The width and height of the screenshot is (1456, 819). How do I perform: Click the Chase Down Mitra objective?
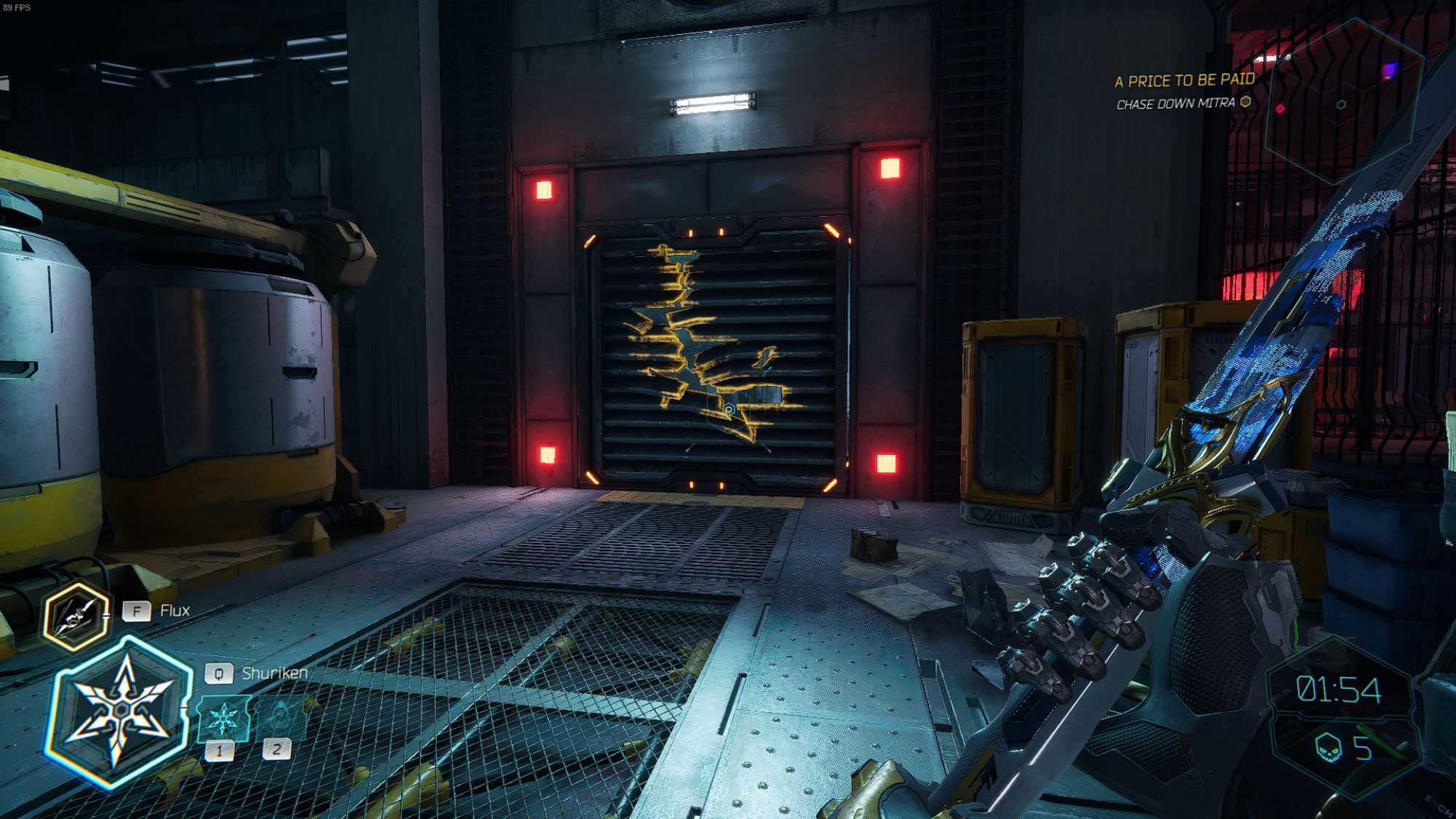pyautogui.click(x=1175, y=103)
